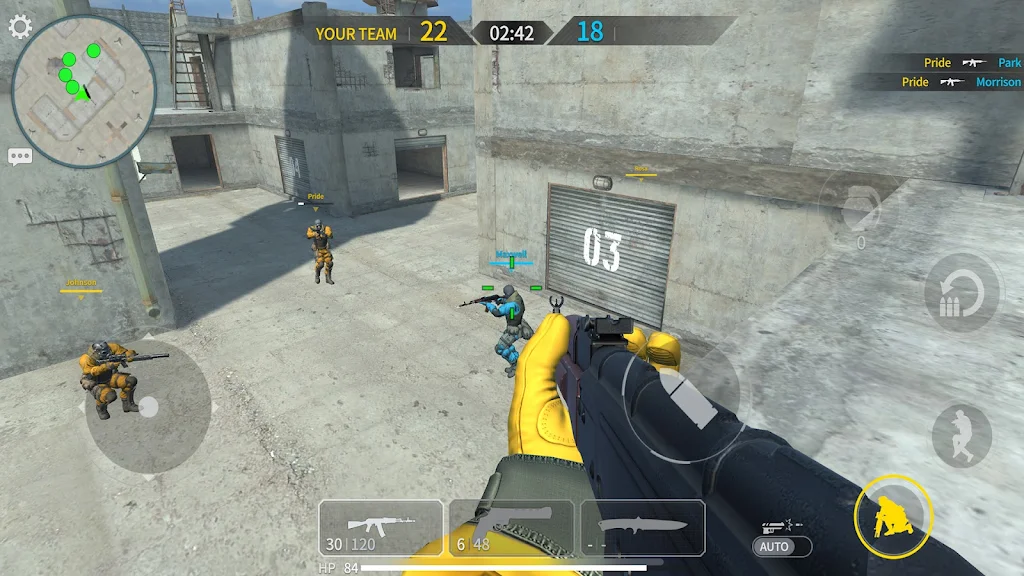Viewport: 1024px width, 576px height.
Task: Tap the jump stance button
Action: pyautogui.click(x=961, y=435)
